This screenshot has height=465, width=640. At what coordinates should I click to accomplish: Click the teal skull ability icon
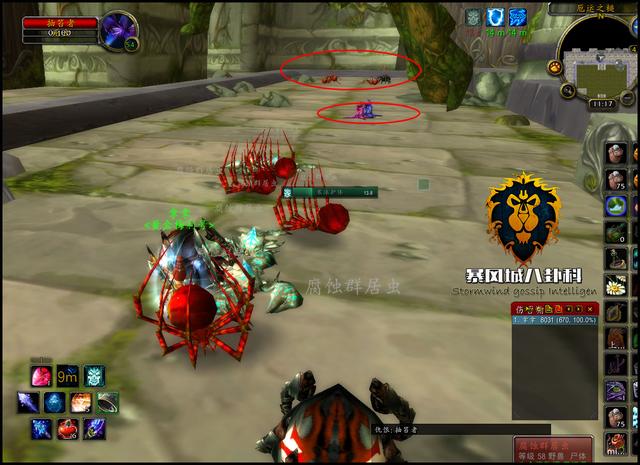coord(94,377)
